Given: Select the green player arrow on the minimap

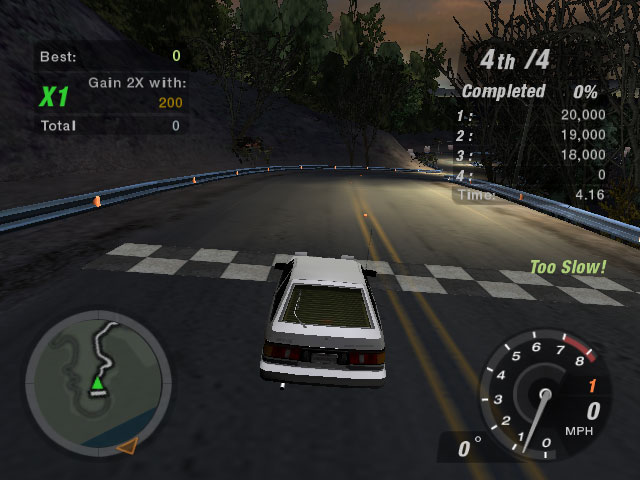Looking at the screenshot, I should (97, 382).
